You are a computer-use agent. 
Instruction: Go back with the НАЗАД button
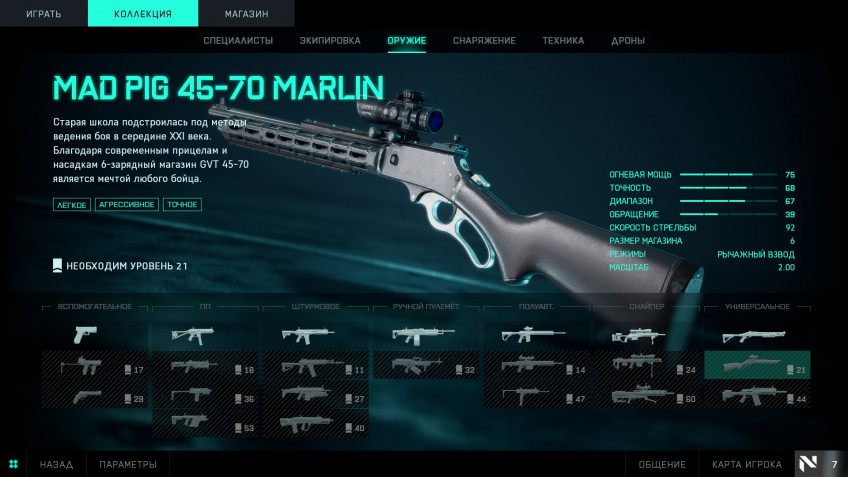coord(56,464)
